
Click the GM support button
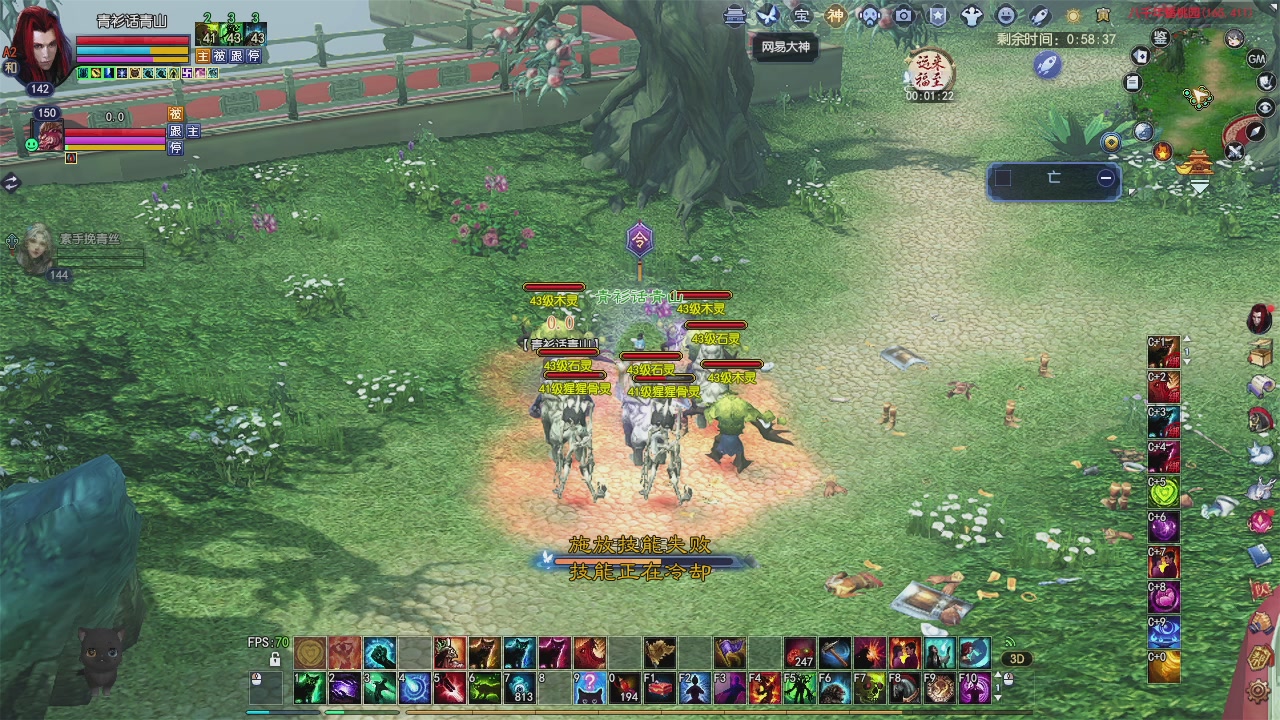(x=1257, y=59)
